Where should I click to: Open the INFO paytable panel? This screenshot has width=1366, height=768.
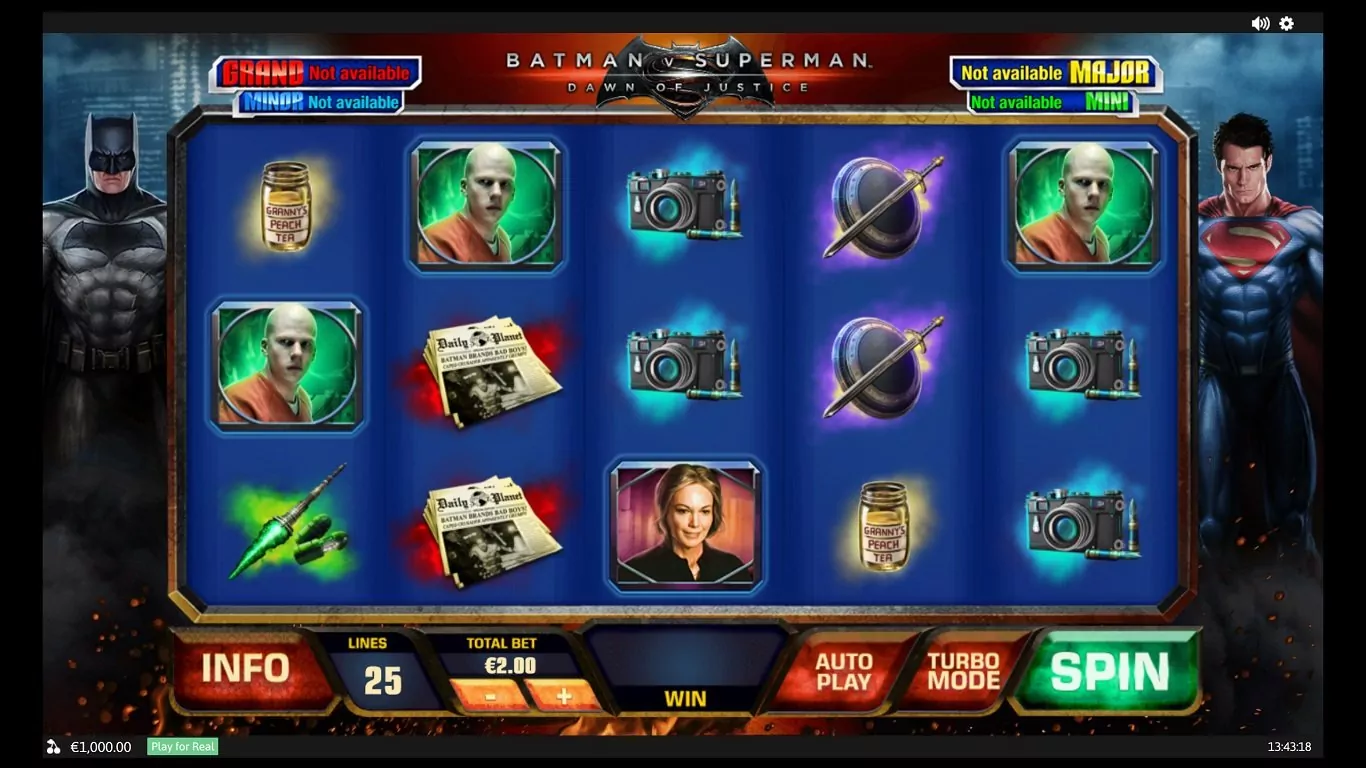click(x=245, y=668)
